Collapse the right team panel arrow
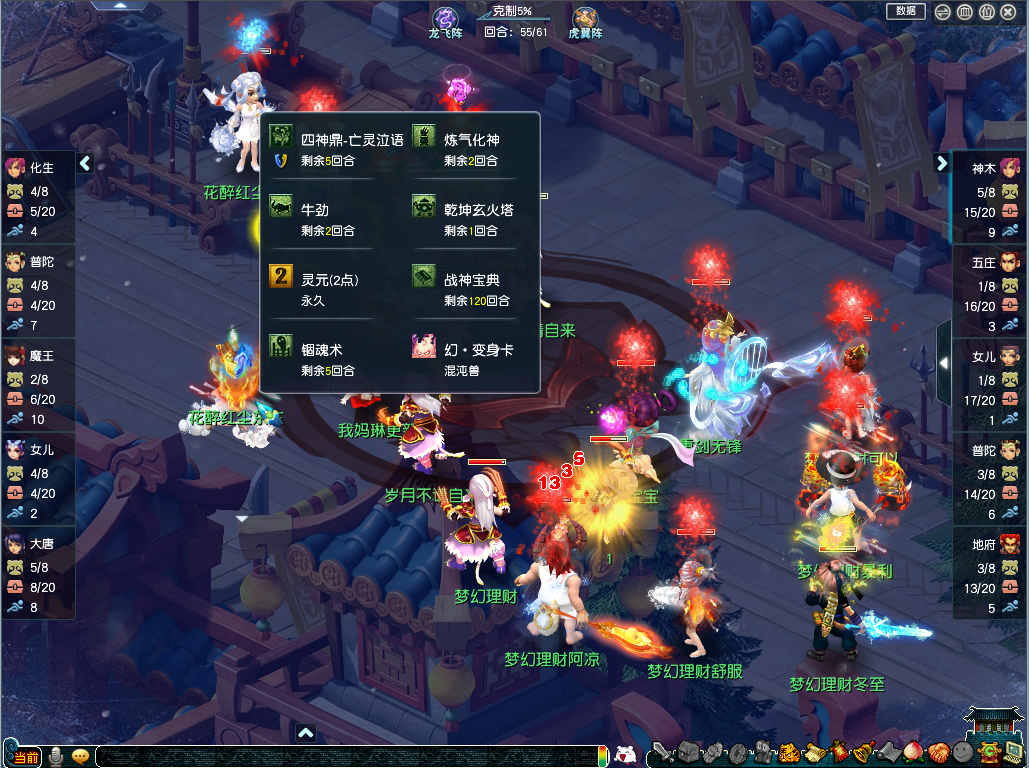 click(x=942, y=163)
